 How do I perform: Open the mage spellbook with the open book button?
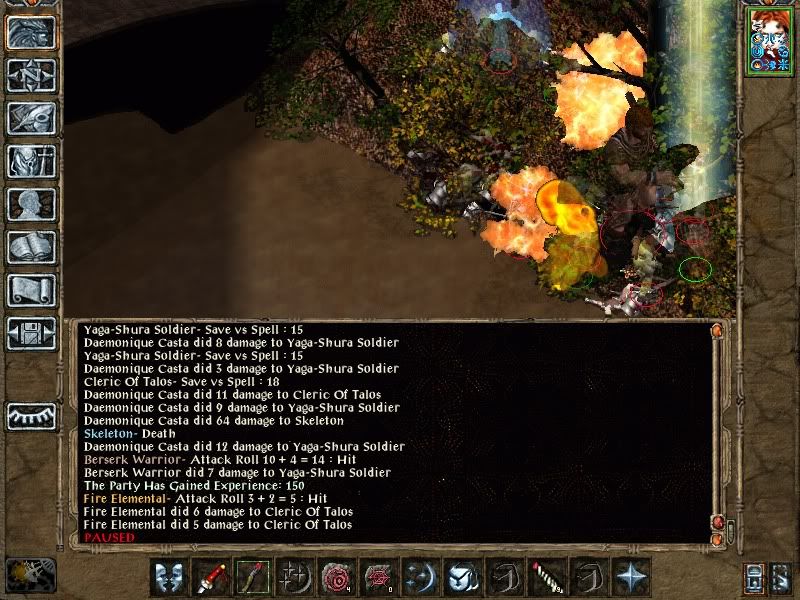[31, 247]
